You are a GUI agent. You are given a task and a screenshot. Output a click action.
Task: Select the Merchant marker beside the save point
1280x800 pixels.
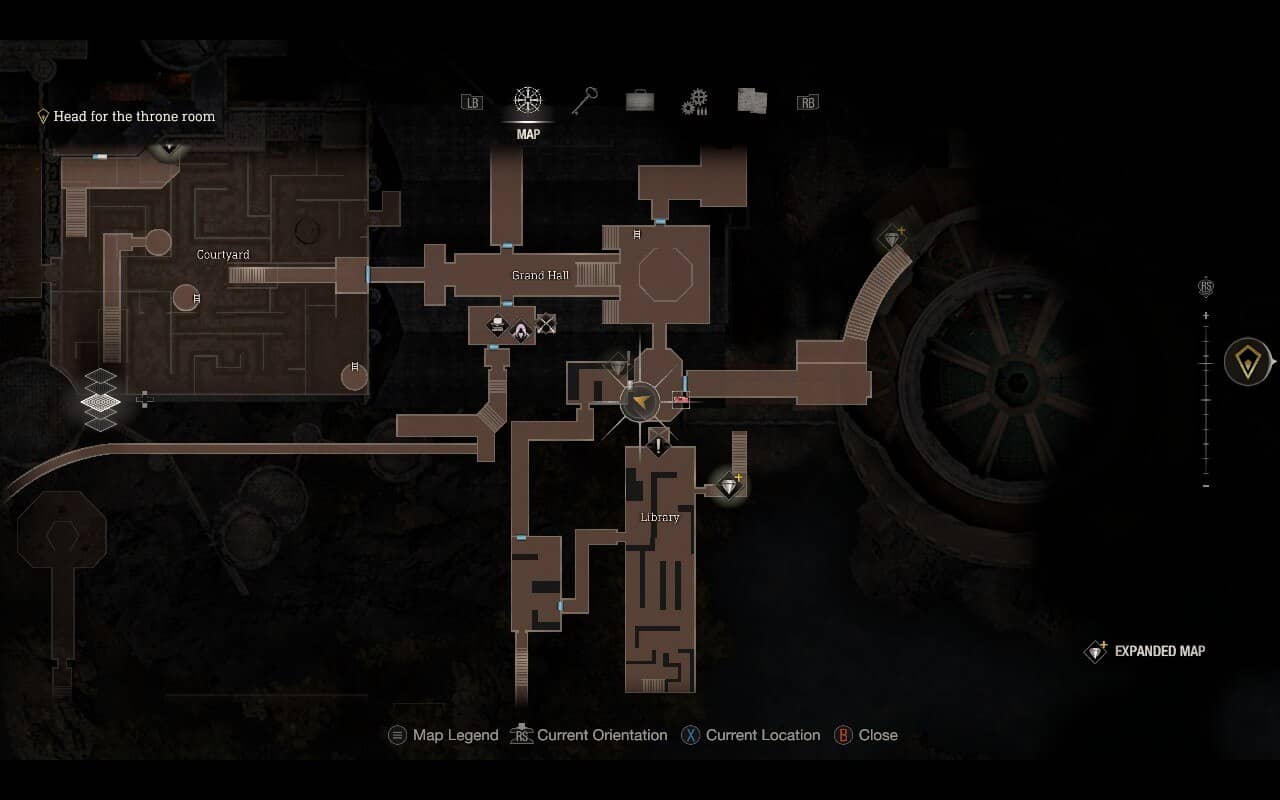pos(521,328)
